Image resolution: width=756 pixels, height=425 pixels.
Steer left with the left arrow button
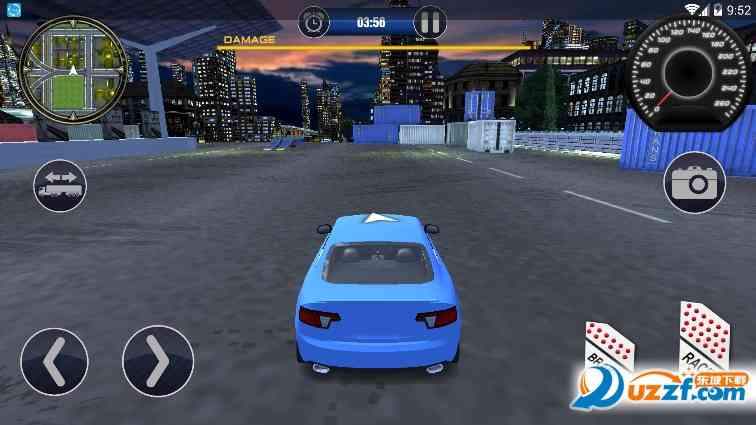[x=54, y=361]
